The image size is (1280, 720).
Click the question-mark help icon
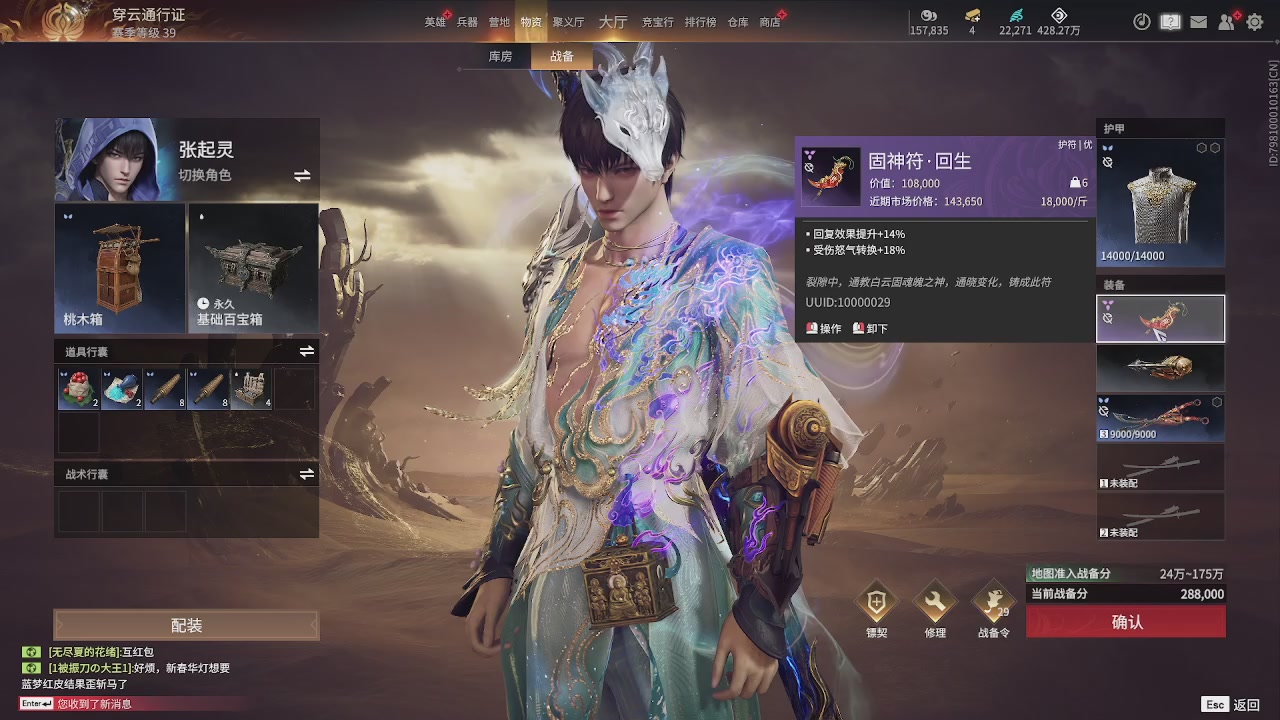click(1170, 21)
